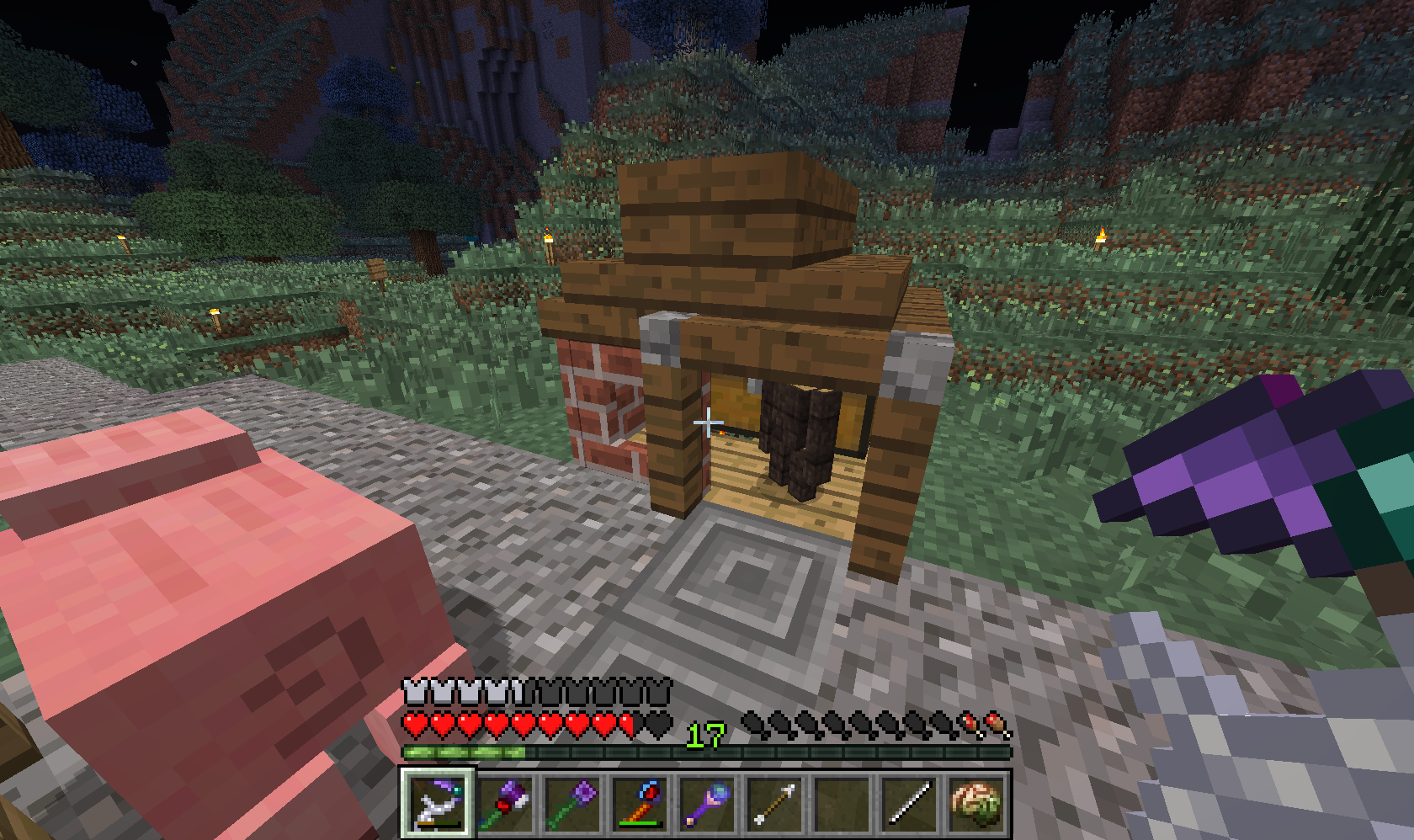The height and width of the screenshot is (840, 1414).
Task: Choose the thin white rod slot
Action: click(x=909, y=801)
